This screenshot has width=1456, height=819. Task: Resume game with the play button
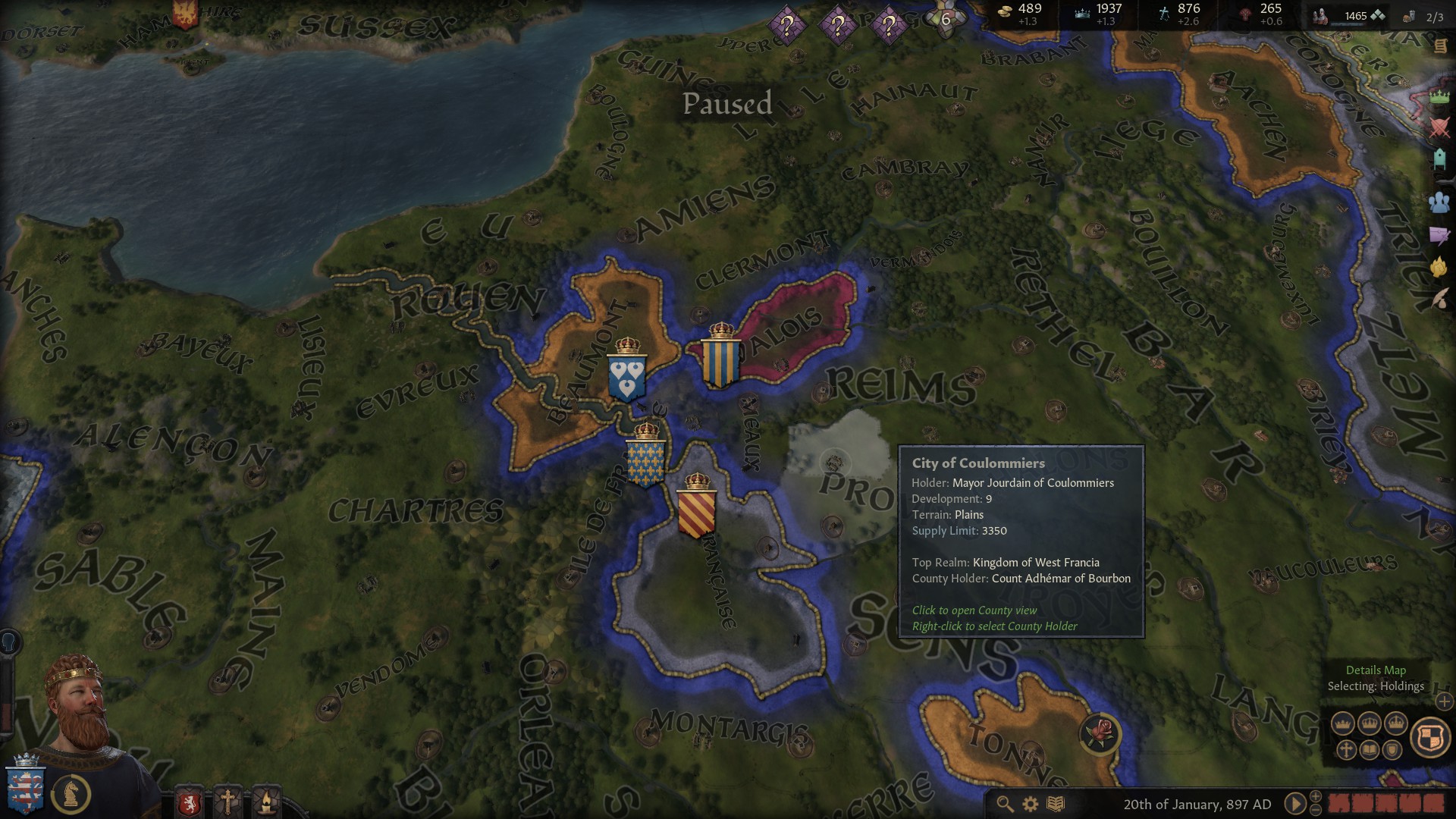pos(1295,803)
